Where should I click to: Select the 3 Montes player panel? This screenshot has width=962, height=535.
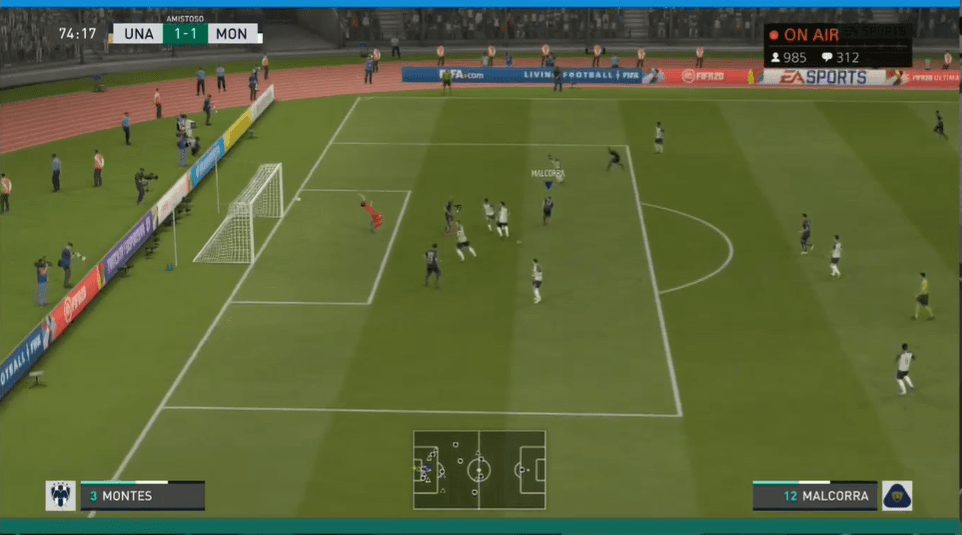[x=142, y=496]
